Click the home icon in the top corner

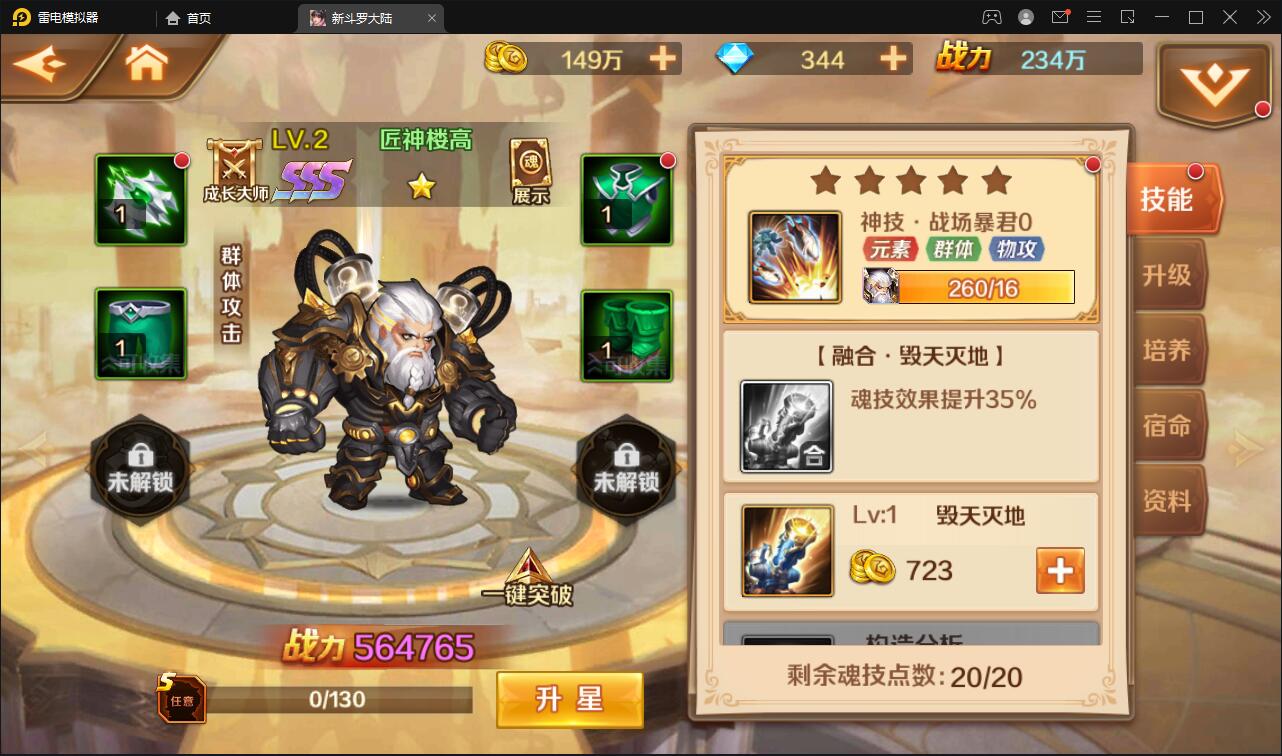click(x=146, y=62)
